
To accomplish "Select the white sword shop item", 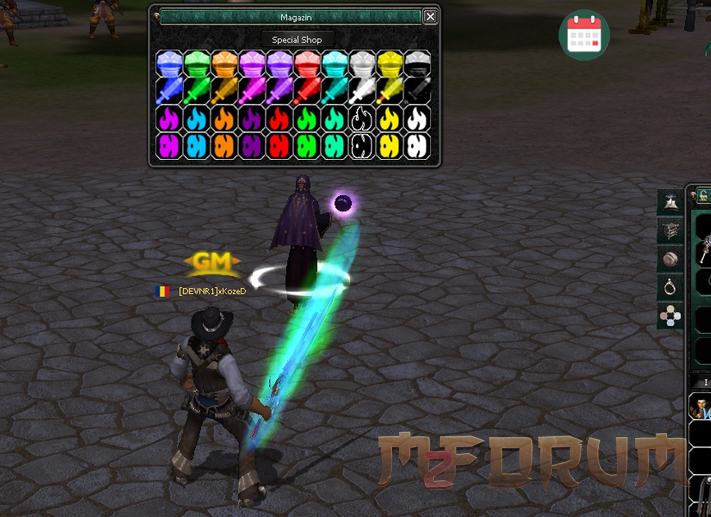I will point(362,92).
